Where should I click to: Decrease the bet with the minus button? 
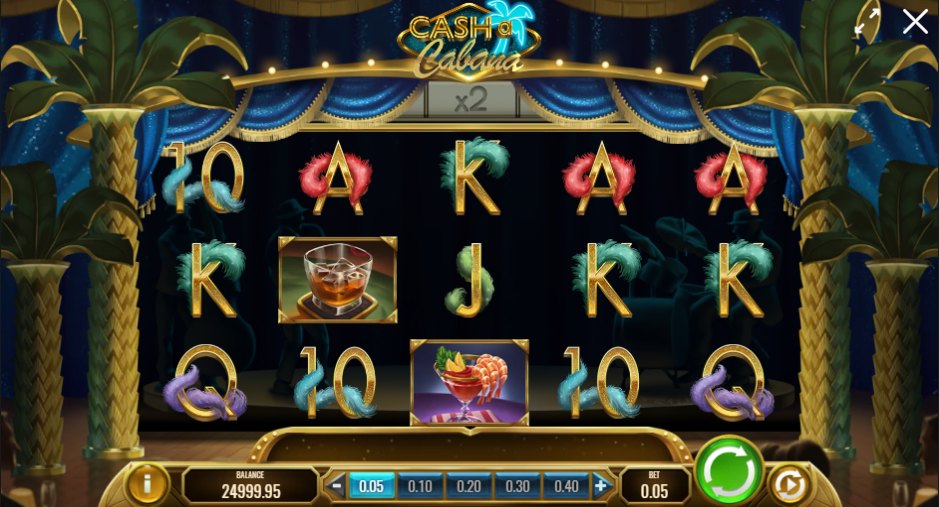[x=337, y=486]
